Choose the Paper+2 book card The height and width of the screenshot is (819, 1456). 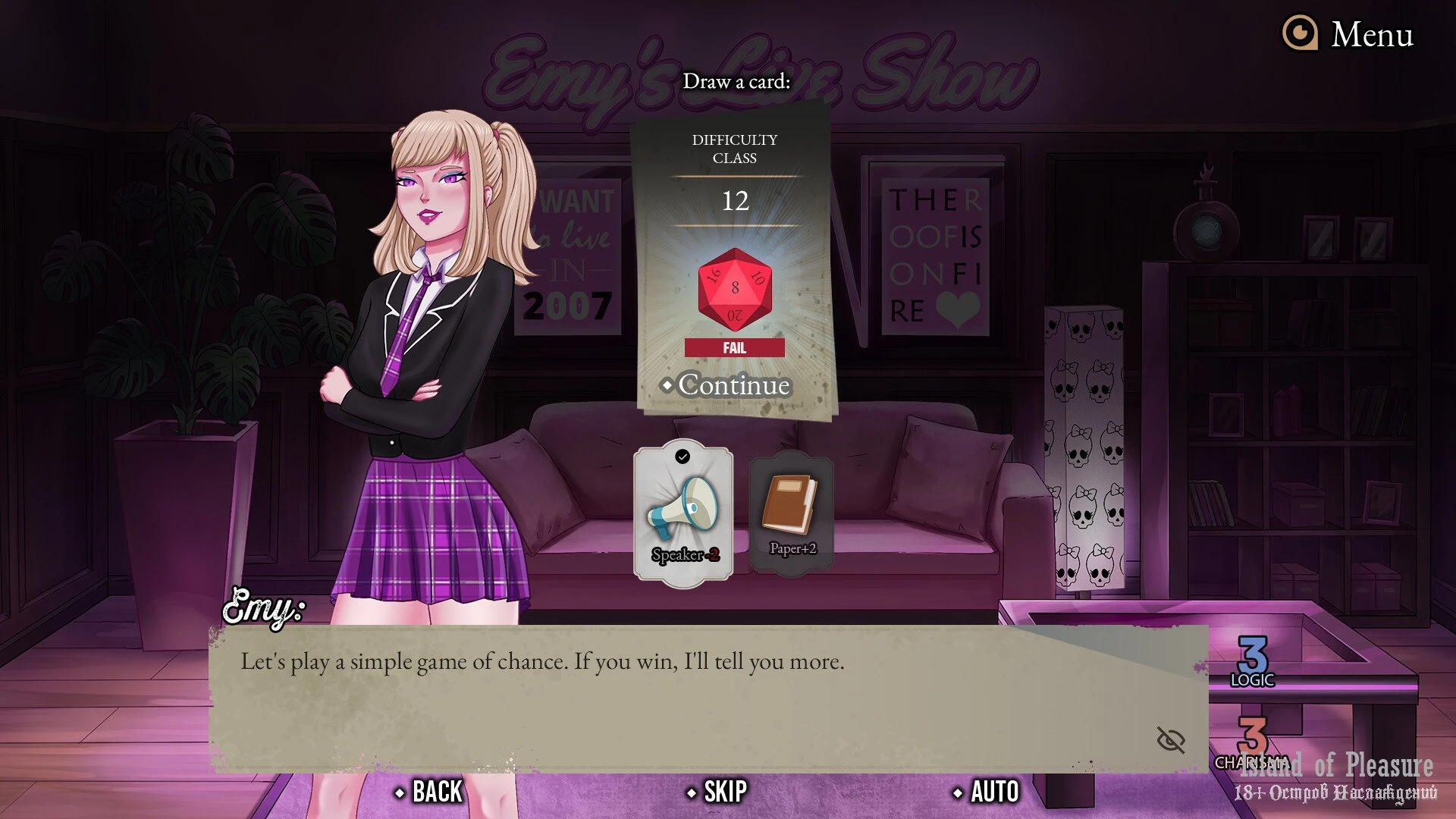pos(791,512)
